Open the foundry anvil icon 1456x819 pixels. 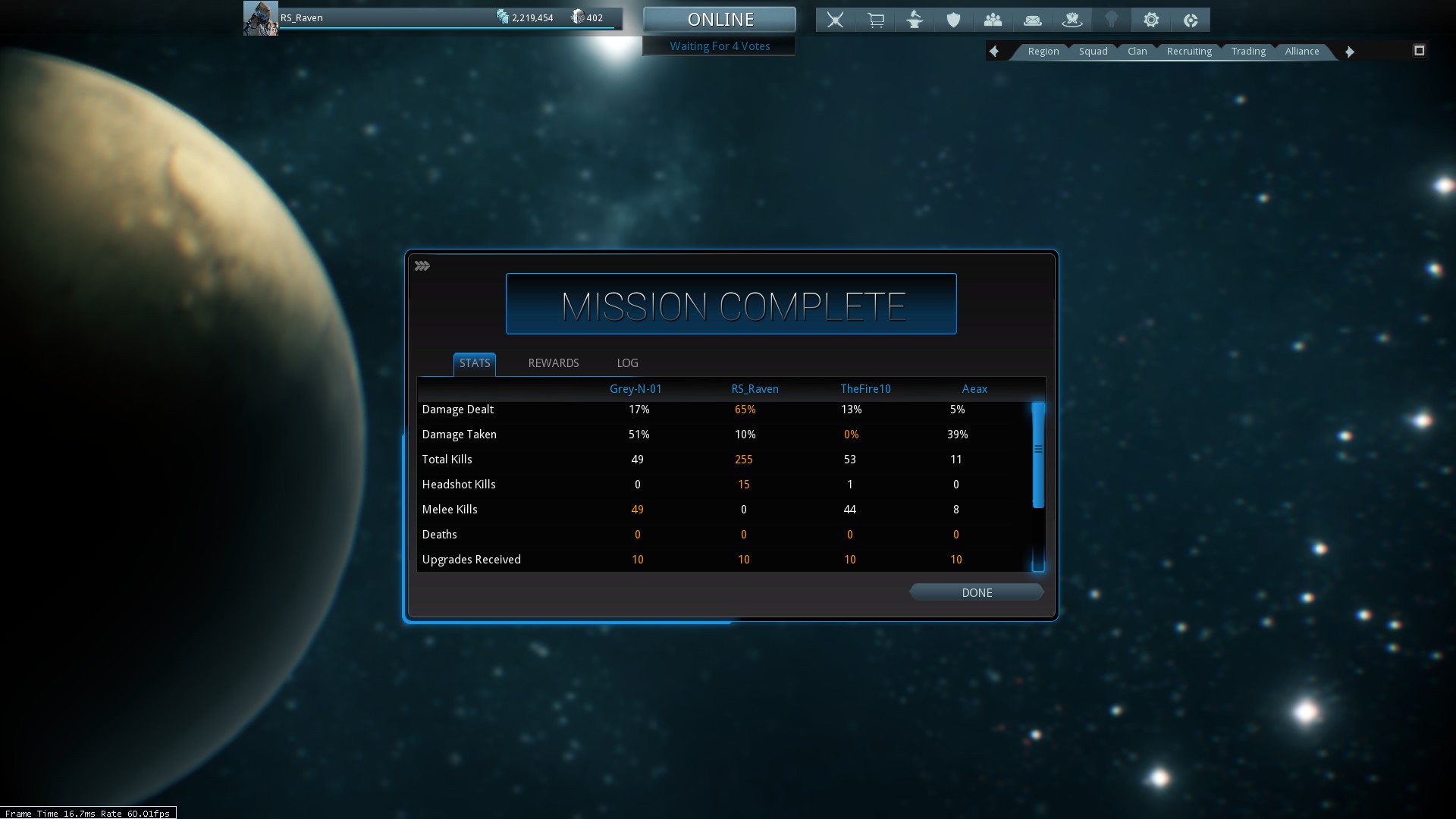coord(915,20)
